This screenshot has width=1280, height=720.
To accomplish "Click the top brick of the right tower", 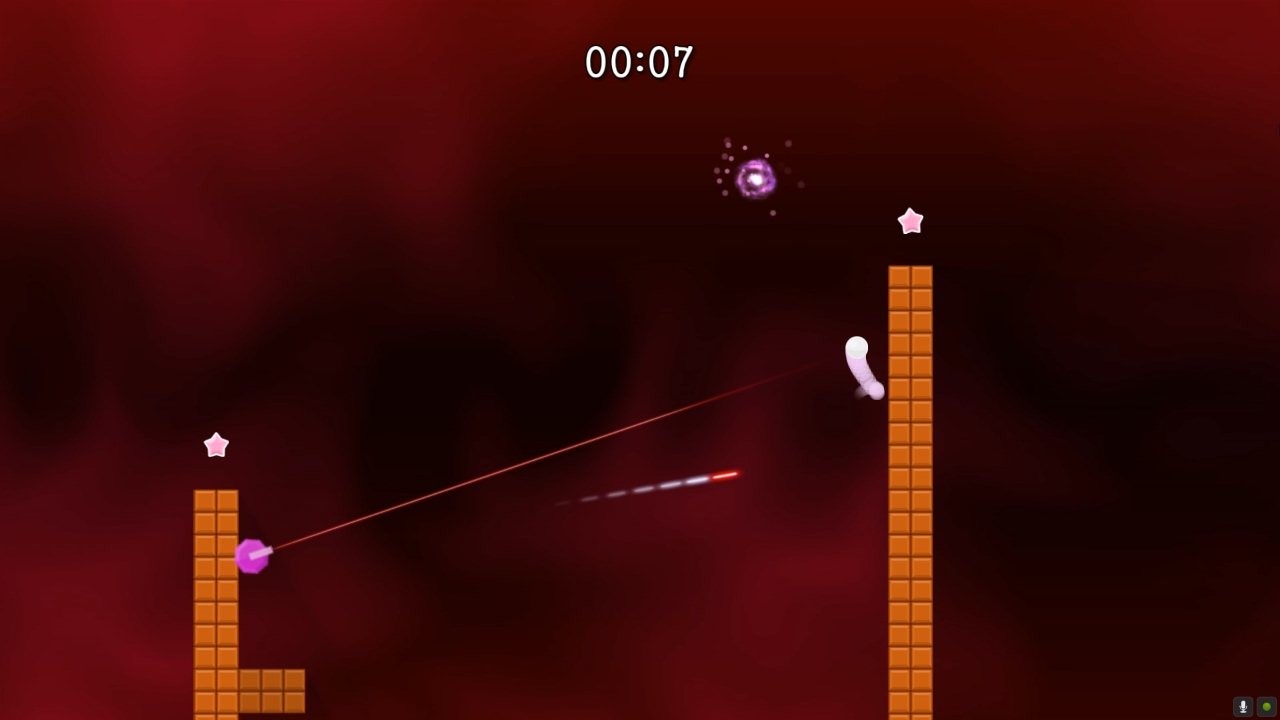I will 908,275.
